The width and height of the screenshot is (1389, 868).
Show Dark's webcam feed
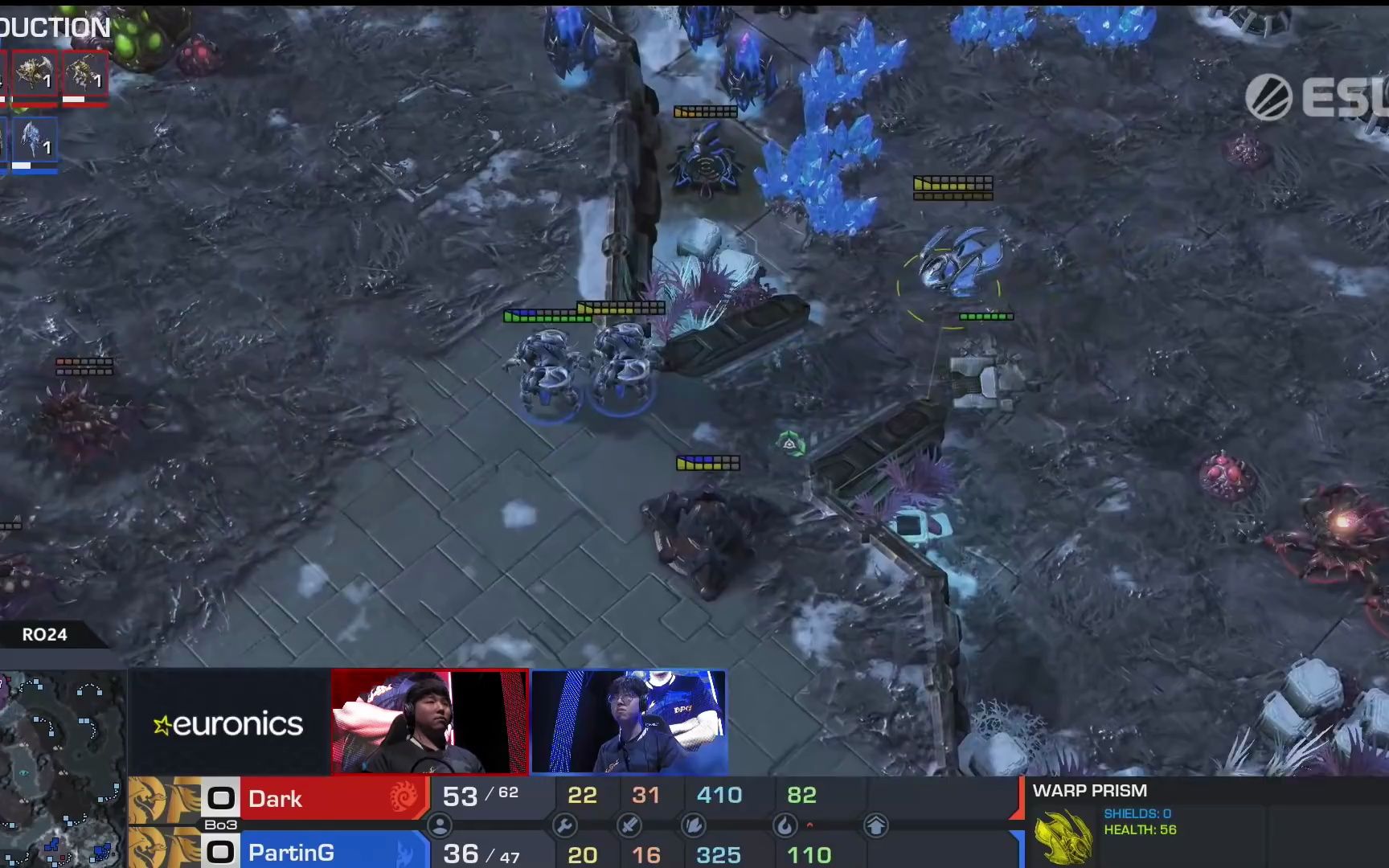[430, 722]
